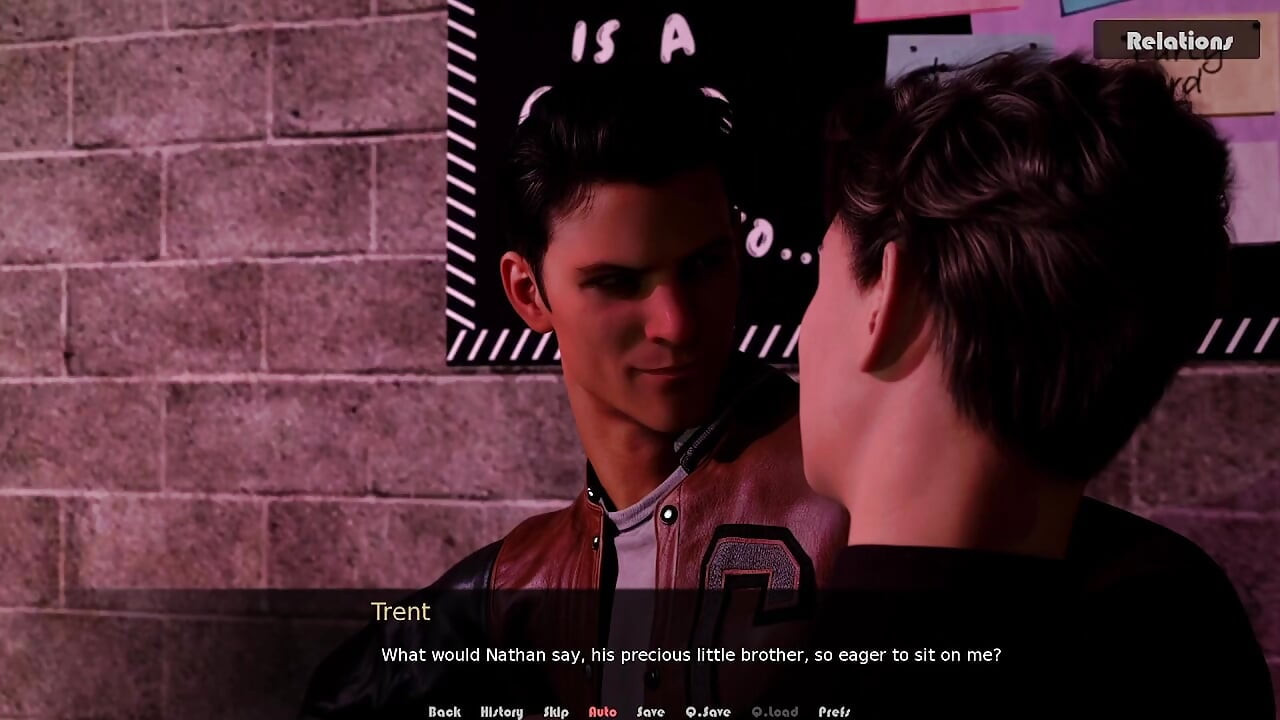This screenshot has height=720, width=1280.
Task: Open the Relations panel
Action: (x=1178, y=41)
